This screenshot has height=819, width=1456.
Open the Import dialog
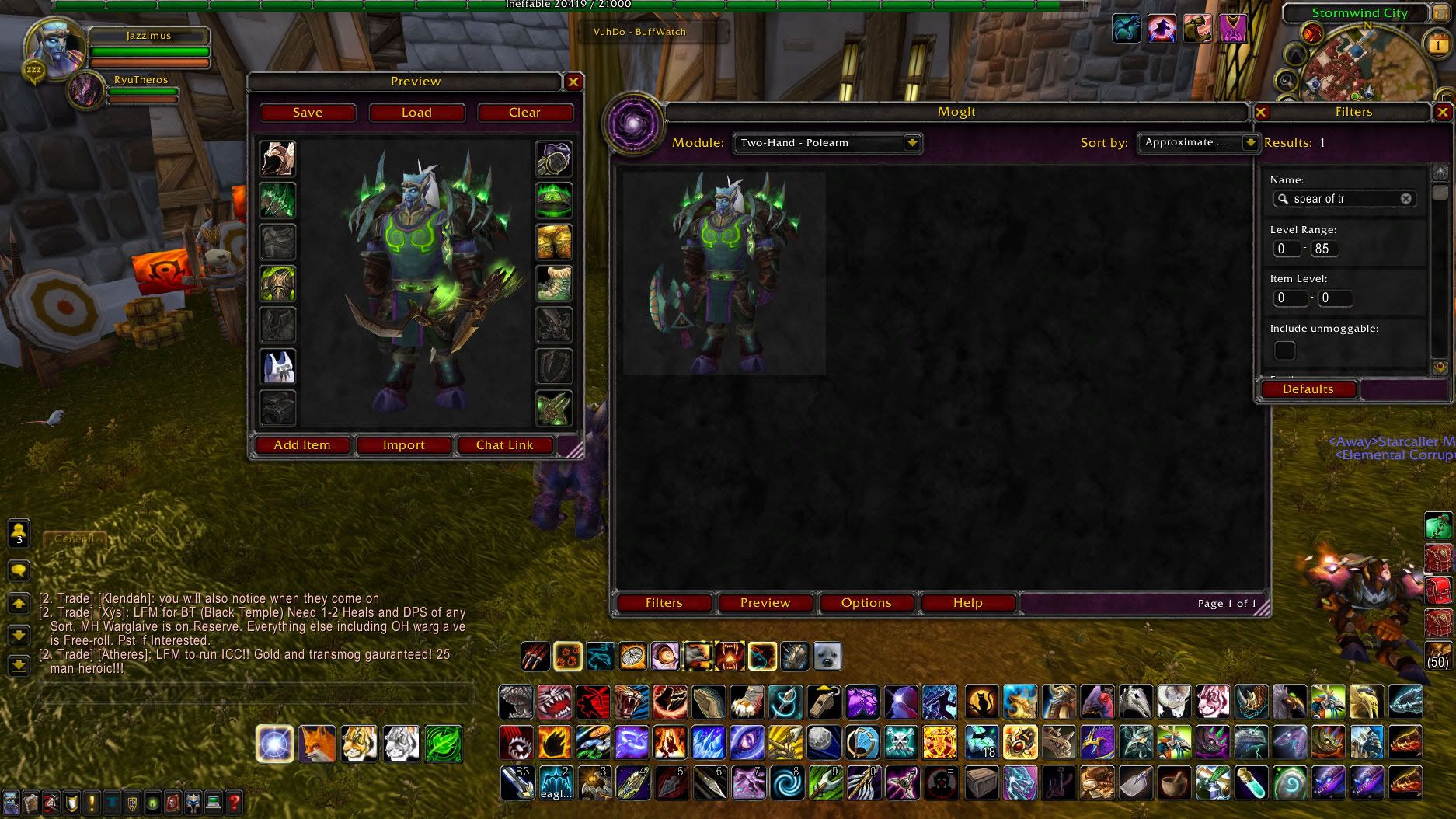pyautogui.click(x=403, y=445)
